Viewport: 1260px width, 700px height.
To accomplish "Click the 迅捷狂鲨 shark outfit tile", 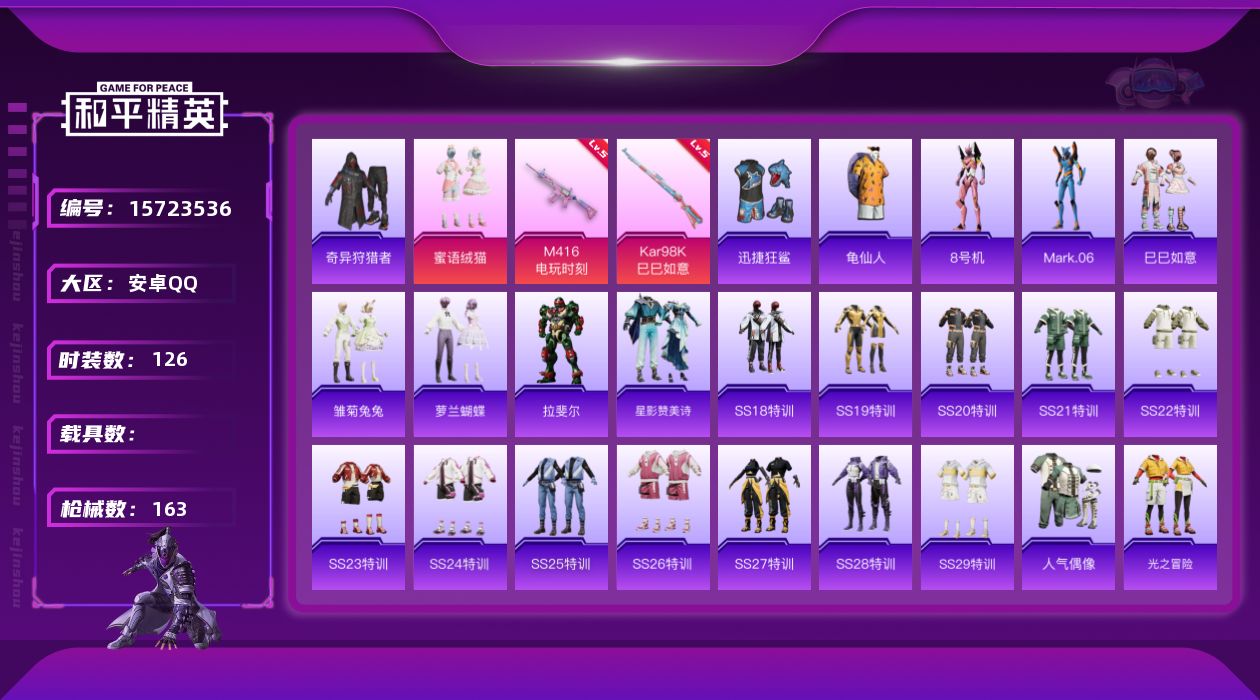I will (x=764, y=211).
